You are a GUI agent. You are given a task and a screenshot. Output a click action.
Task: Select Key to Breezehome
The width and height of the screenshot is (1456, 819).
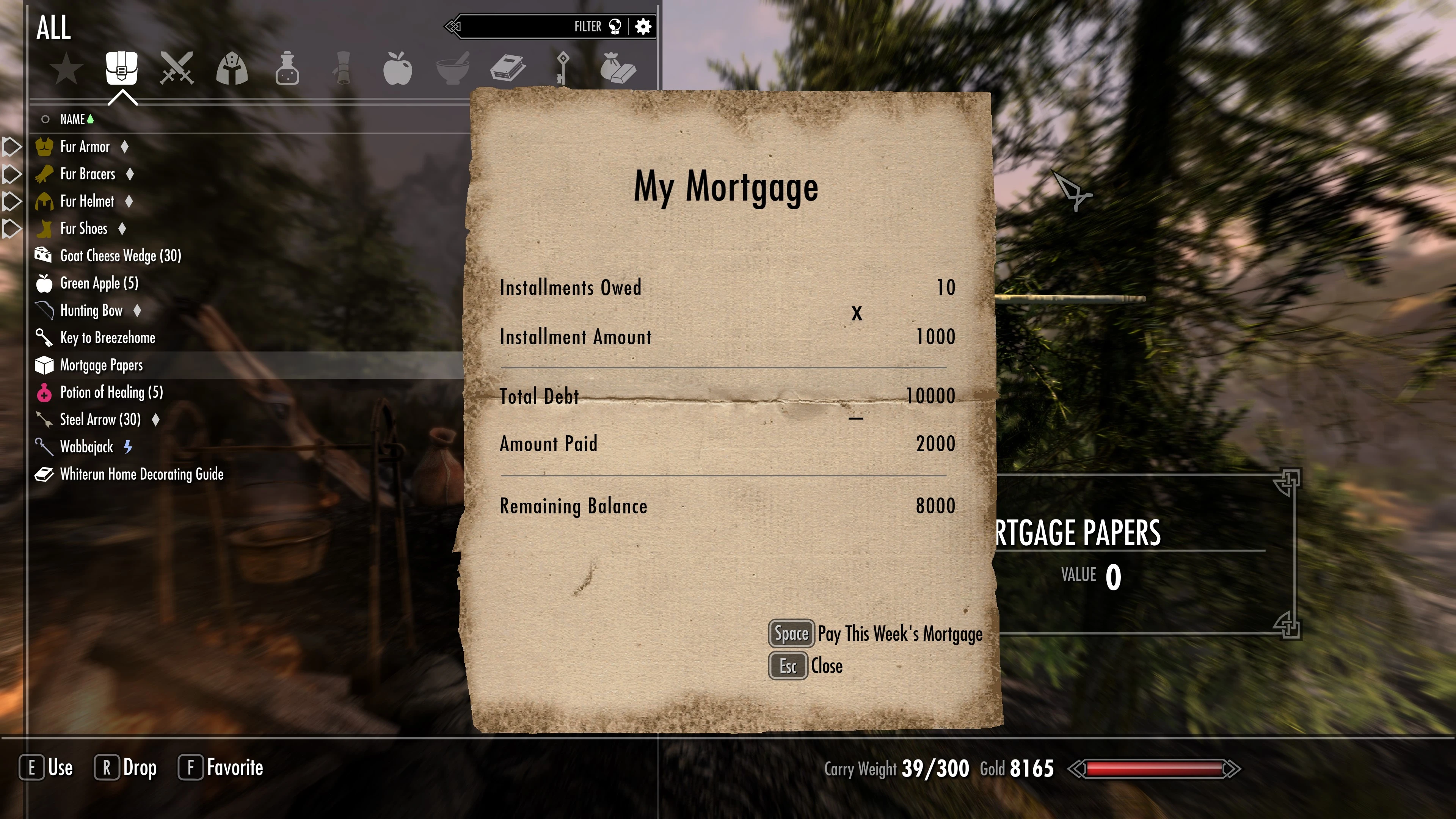pos(107,338)
